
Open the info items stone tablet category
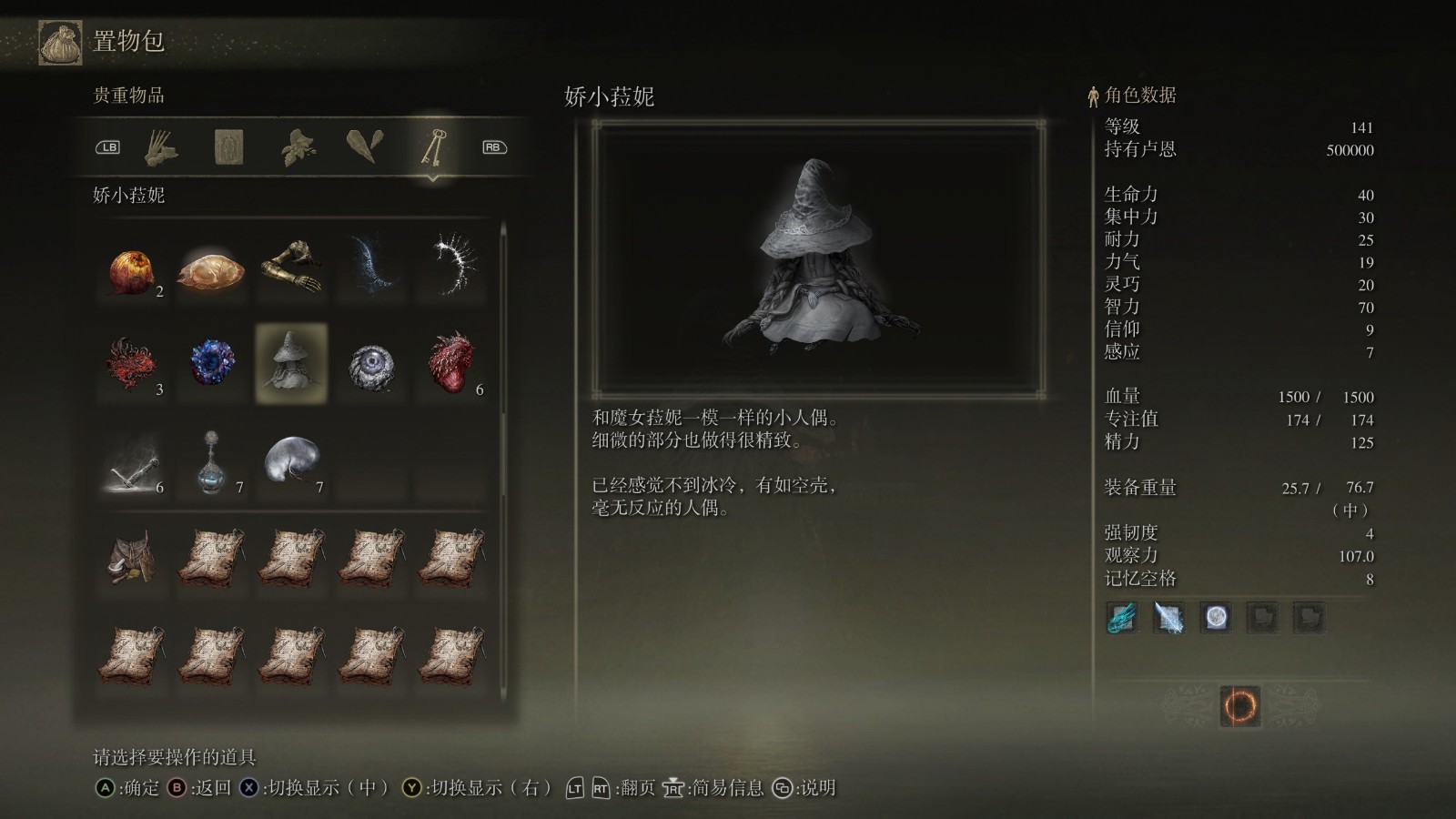pyautogui.click(x=229, y=146)
